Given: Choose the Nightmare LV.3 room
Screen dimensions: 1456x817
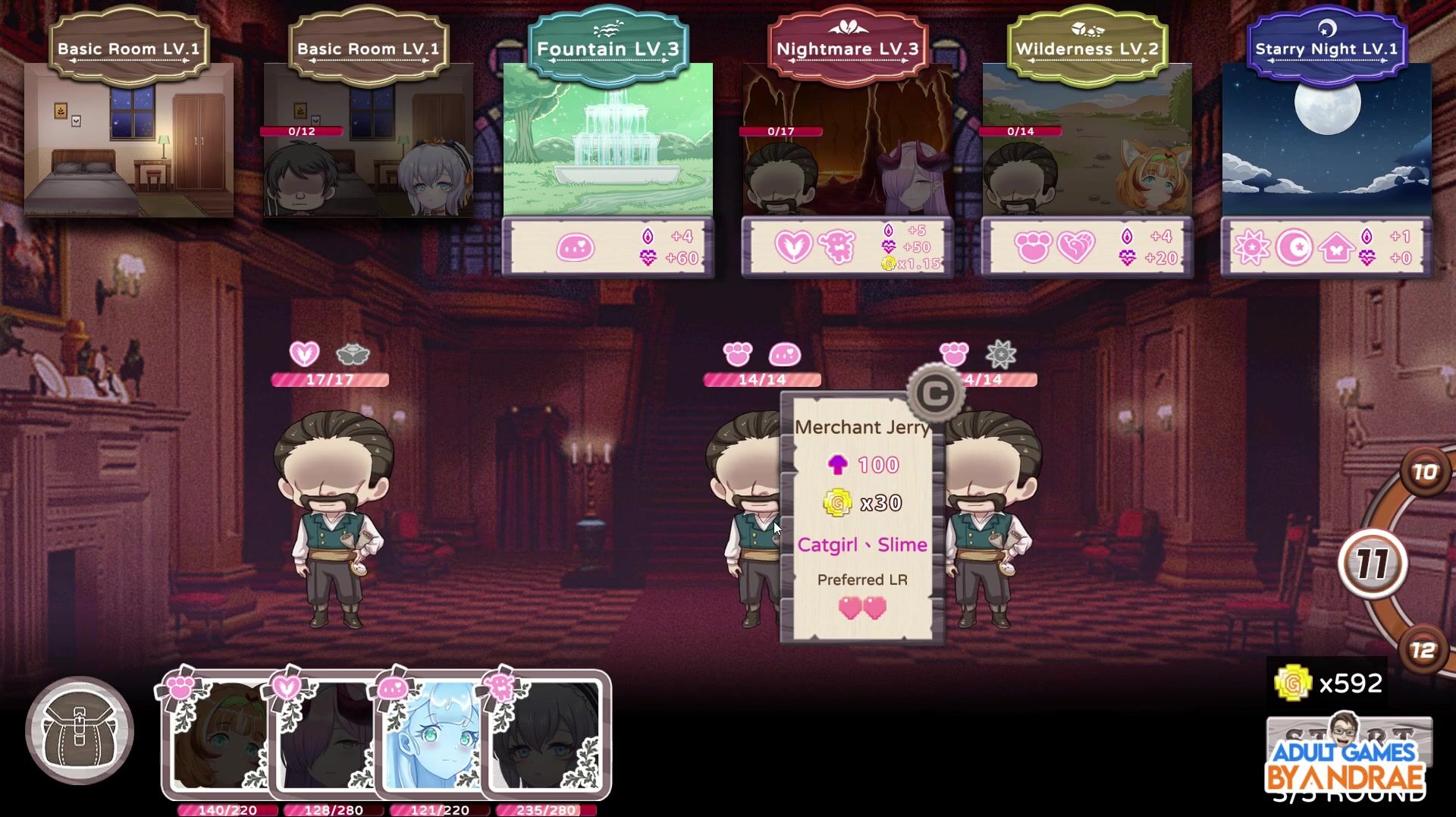Looking at the screenshot, I should (x=847, y=140).
